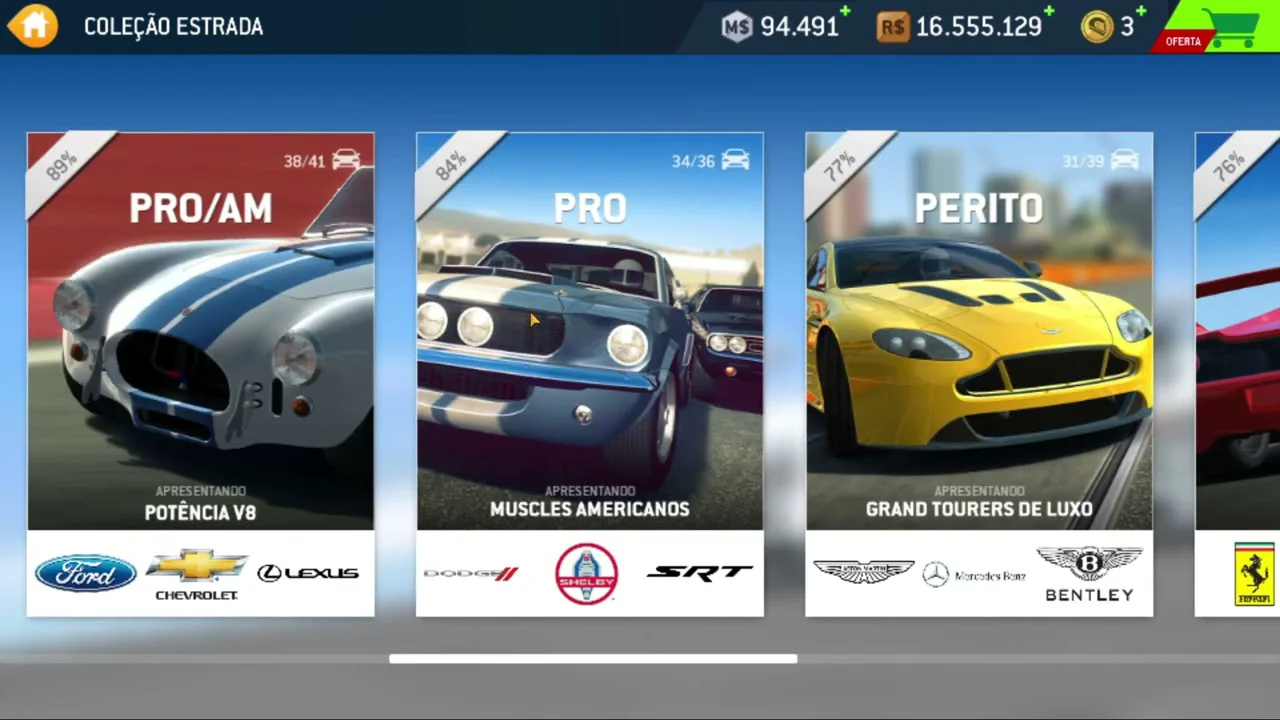
Task: Add more R$ currency
Action: pyautogui.click(x=1049, y=12)
